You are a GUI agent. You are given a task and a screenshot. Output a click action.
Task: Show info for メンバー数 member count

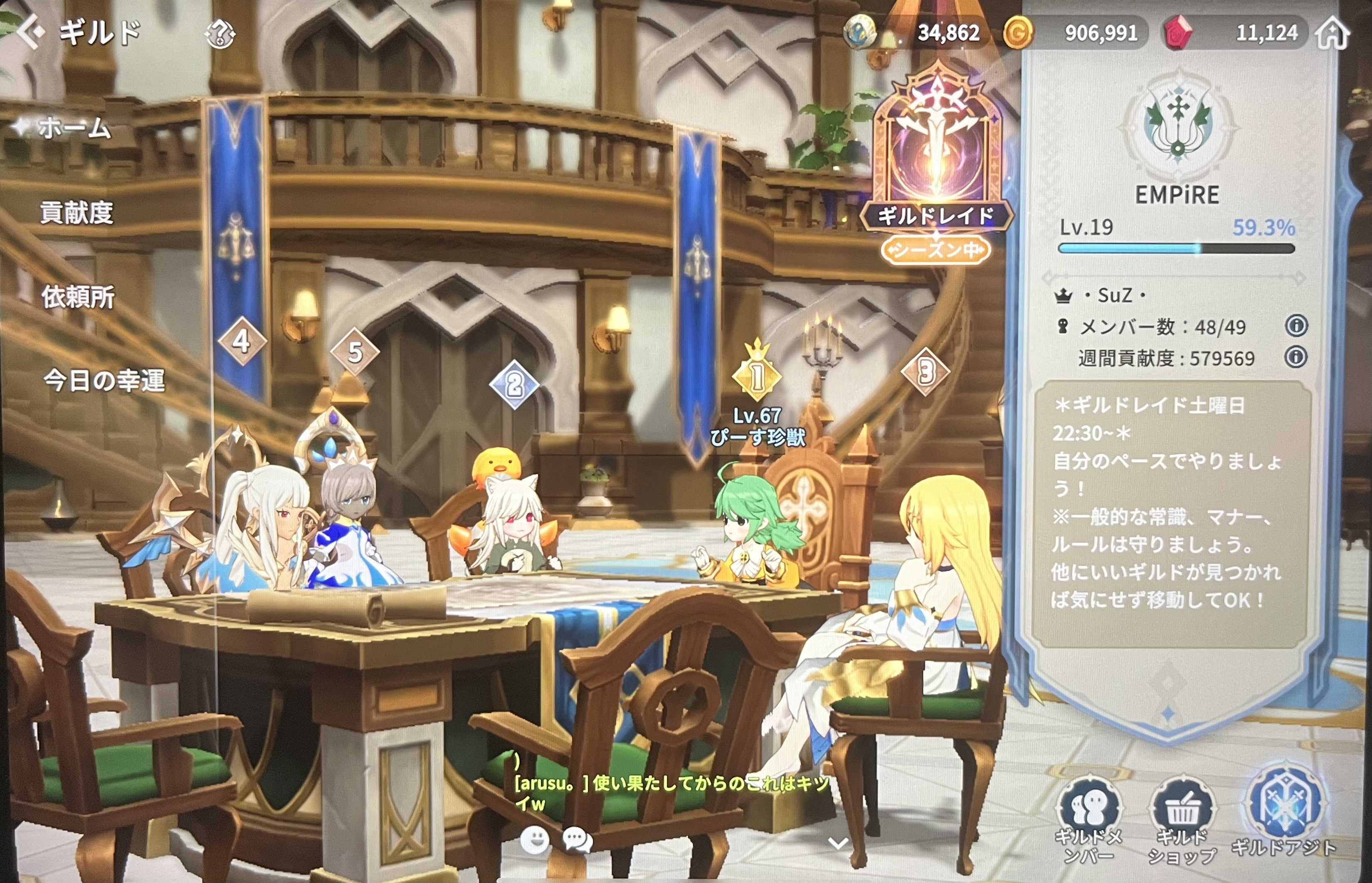click(1296, 326)
